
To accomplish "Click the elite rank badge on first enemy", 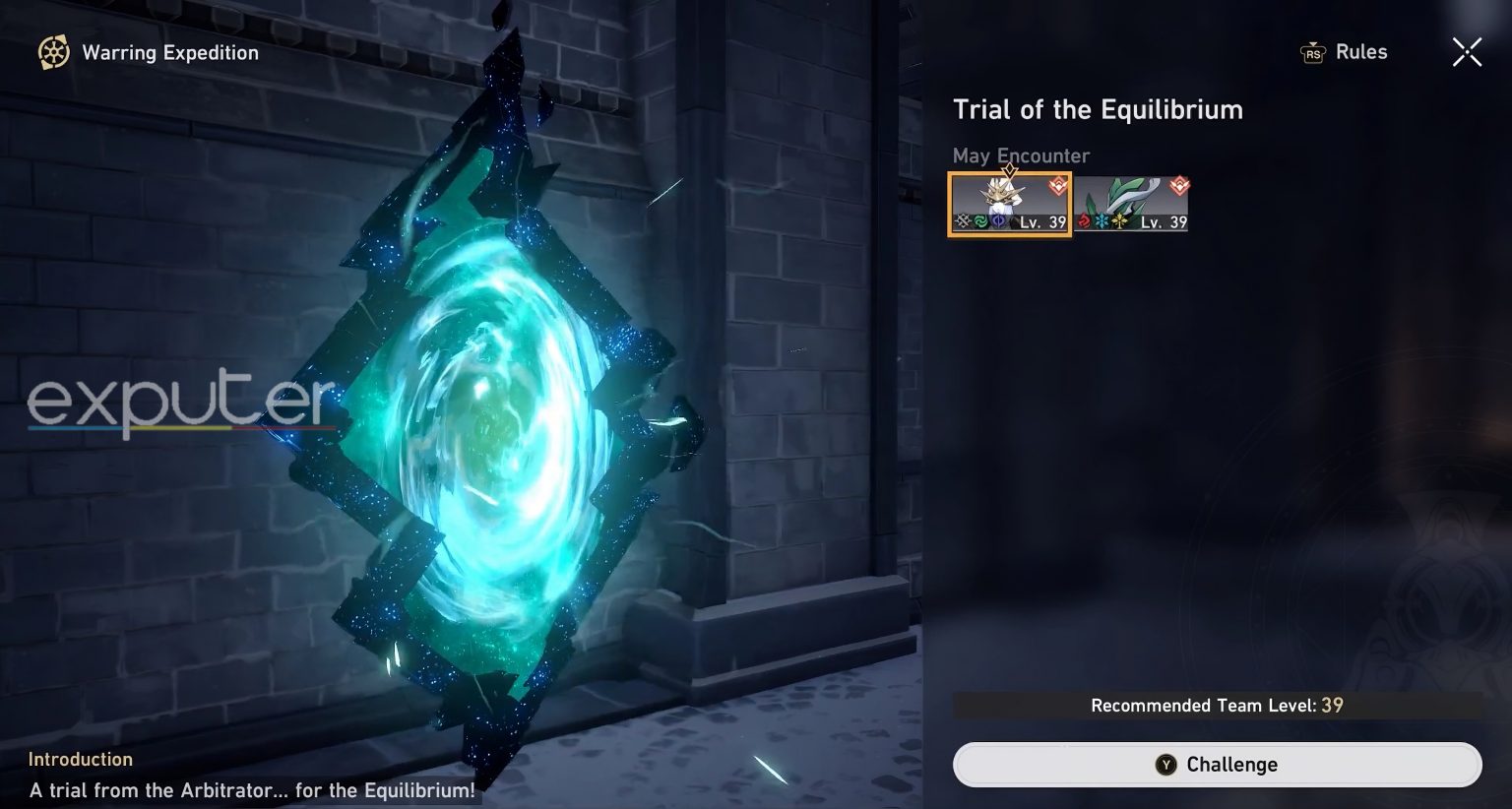I will (x=1055, y=185).
